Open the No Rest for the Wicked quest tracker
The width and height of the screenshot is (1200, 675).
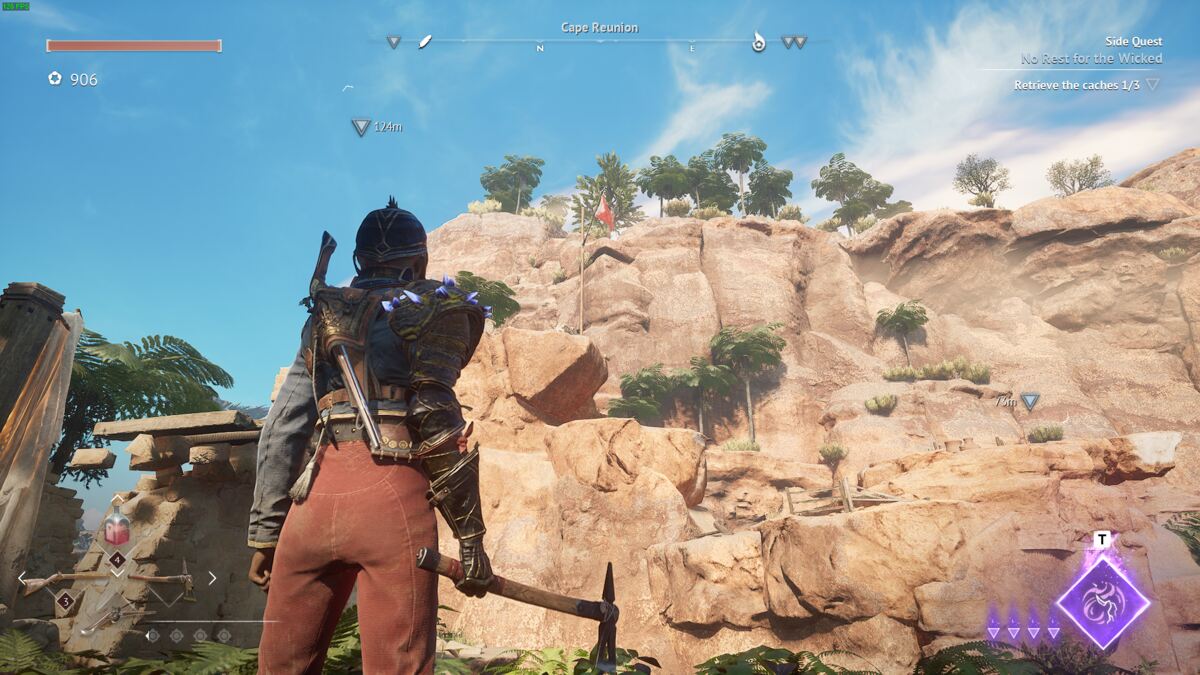pos(1091,59)
